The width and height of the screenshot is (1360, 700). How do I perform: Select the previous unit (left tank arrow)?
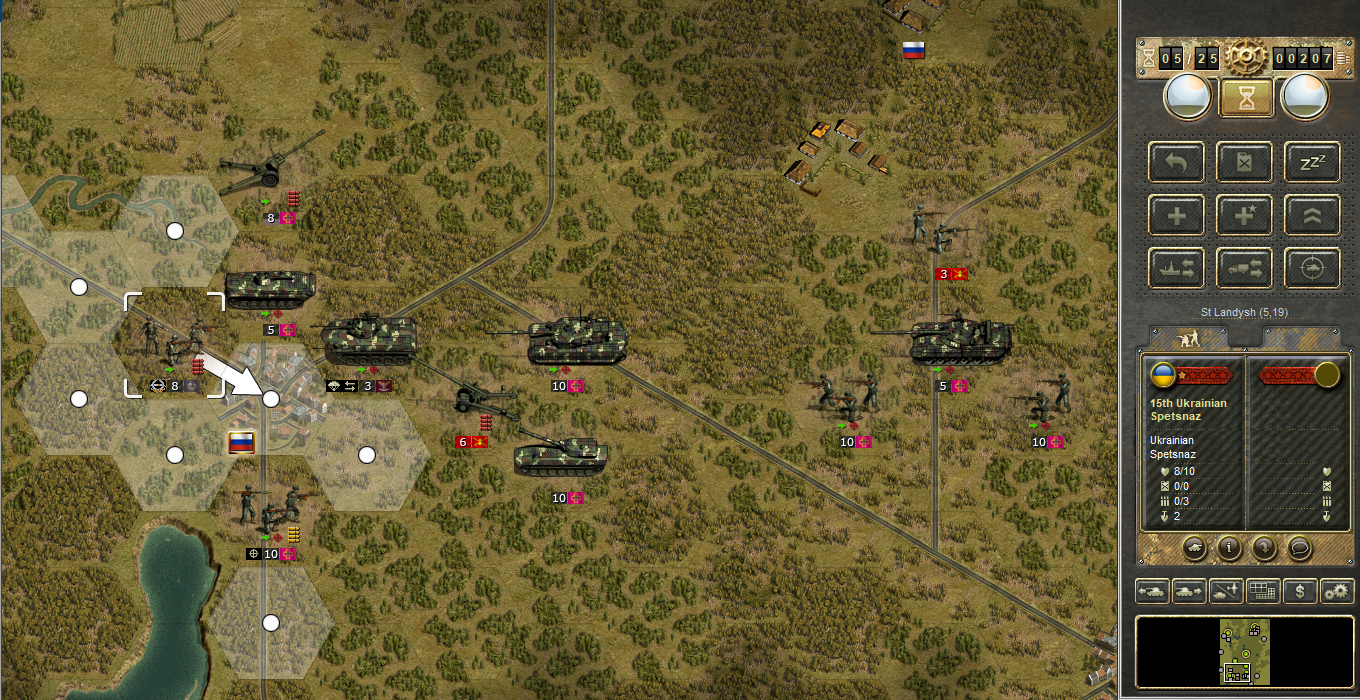point(1153,591)
